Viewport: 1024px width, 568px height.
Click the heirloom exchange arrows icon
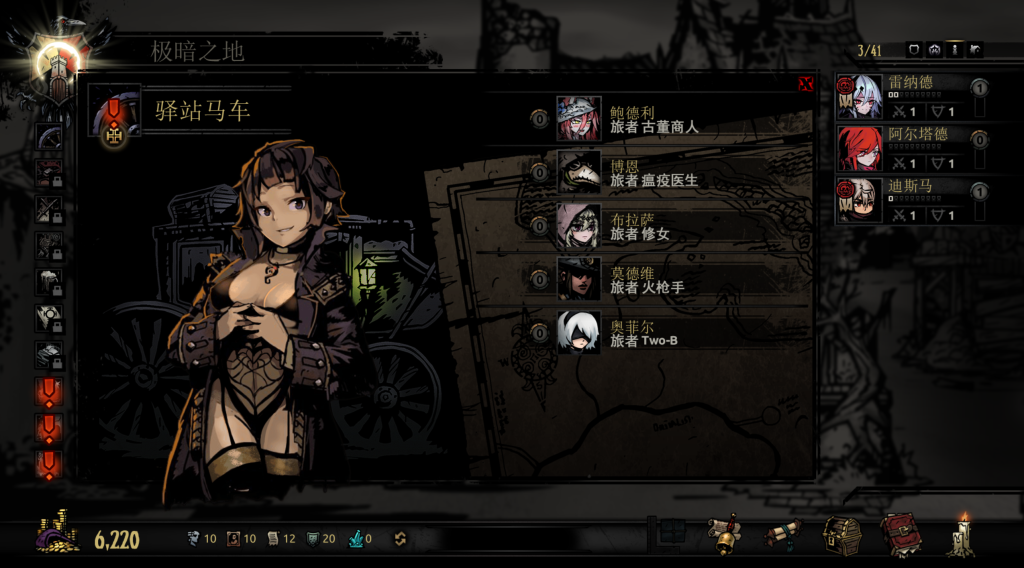pyautogui.click(x=399, y=539)
